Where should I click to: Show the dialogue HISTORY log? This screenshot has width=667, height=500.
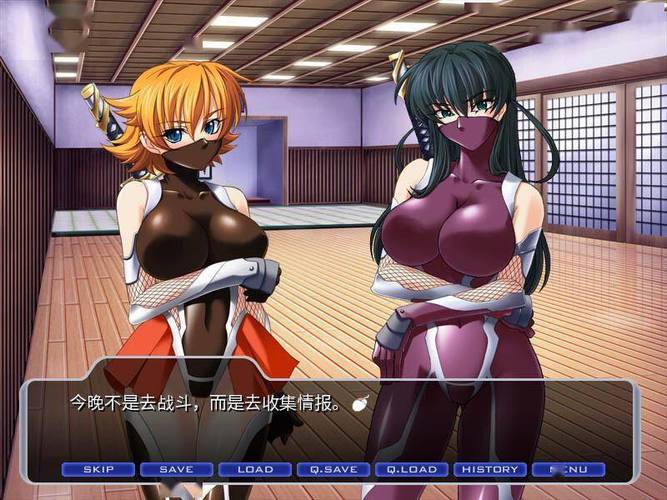pyautogui.click(x=490, y=469)
